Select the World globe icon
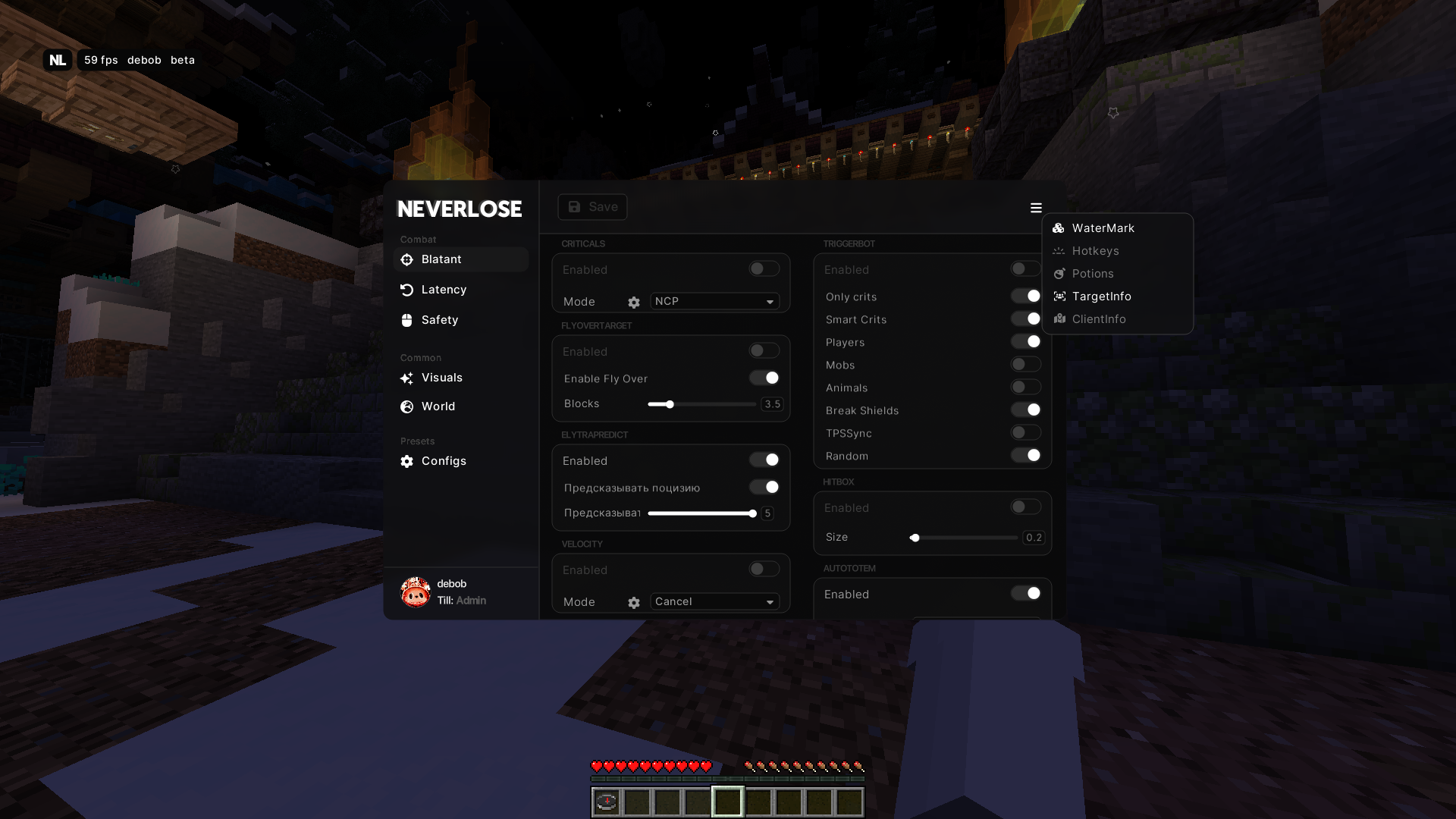Screen dimensions: 1456x819 point(407,406)
